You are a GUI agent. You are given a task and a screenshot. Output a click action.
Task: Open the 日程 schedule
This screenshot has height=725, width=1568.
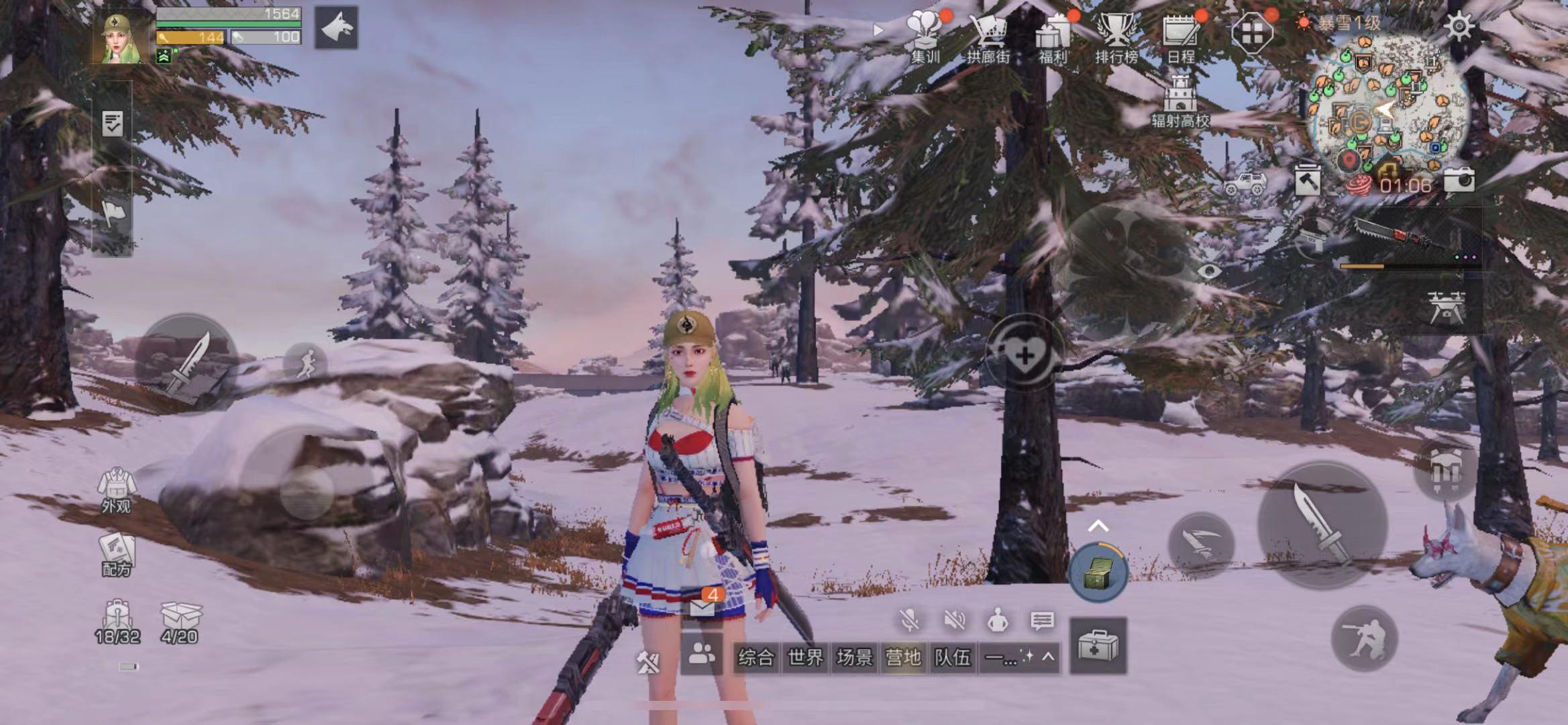1180,37
